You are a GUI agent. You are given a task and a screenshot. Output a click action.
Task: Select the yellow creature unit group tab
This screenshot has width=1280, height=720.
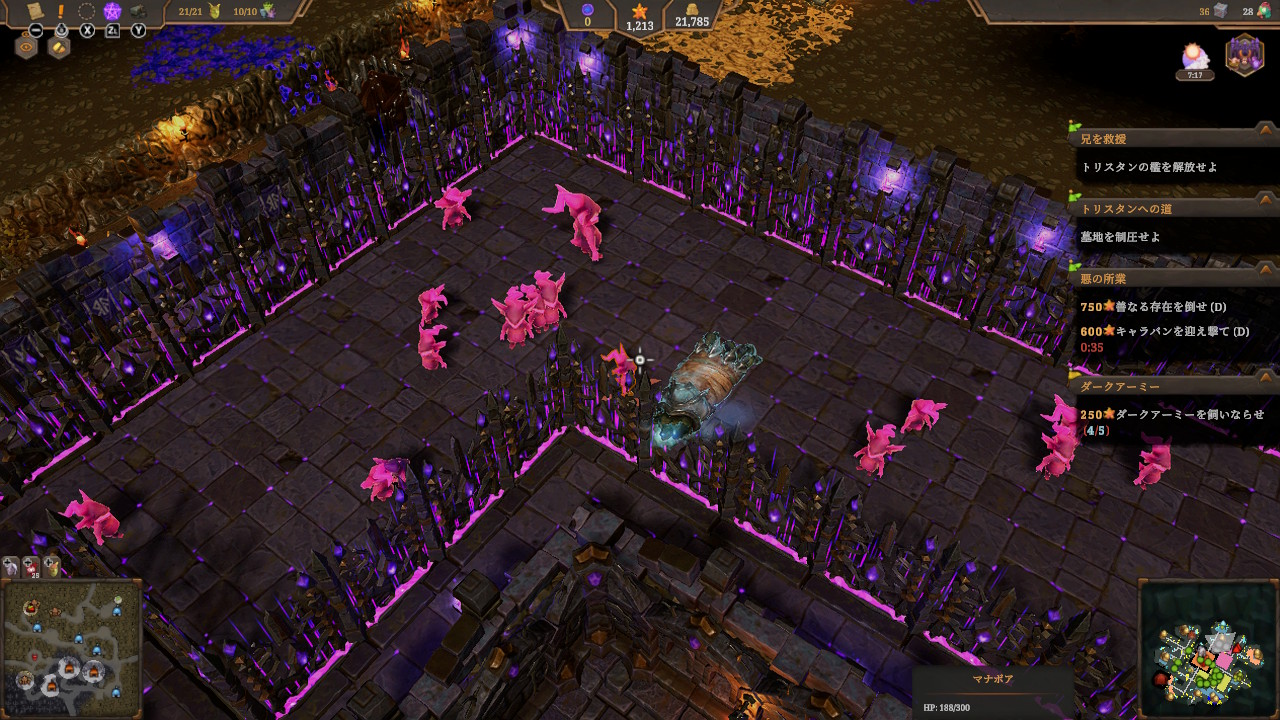51,566
